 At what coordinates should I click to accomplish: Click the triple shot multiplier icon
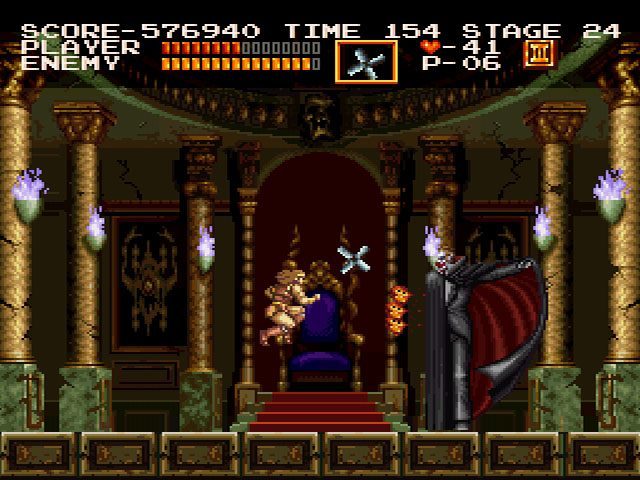[540, 52]
